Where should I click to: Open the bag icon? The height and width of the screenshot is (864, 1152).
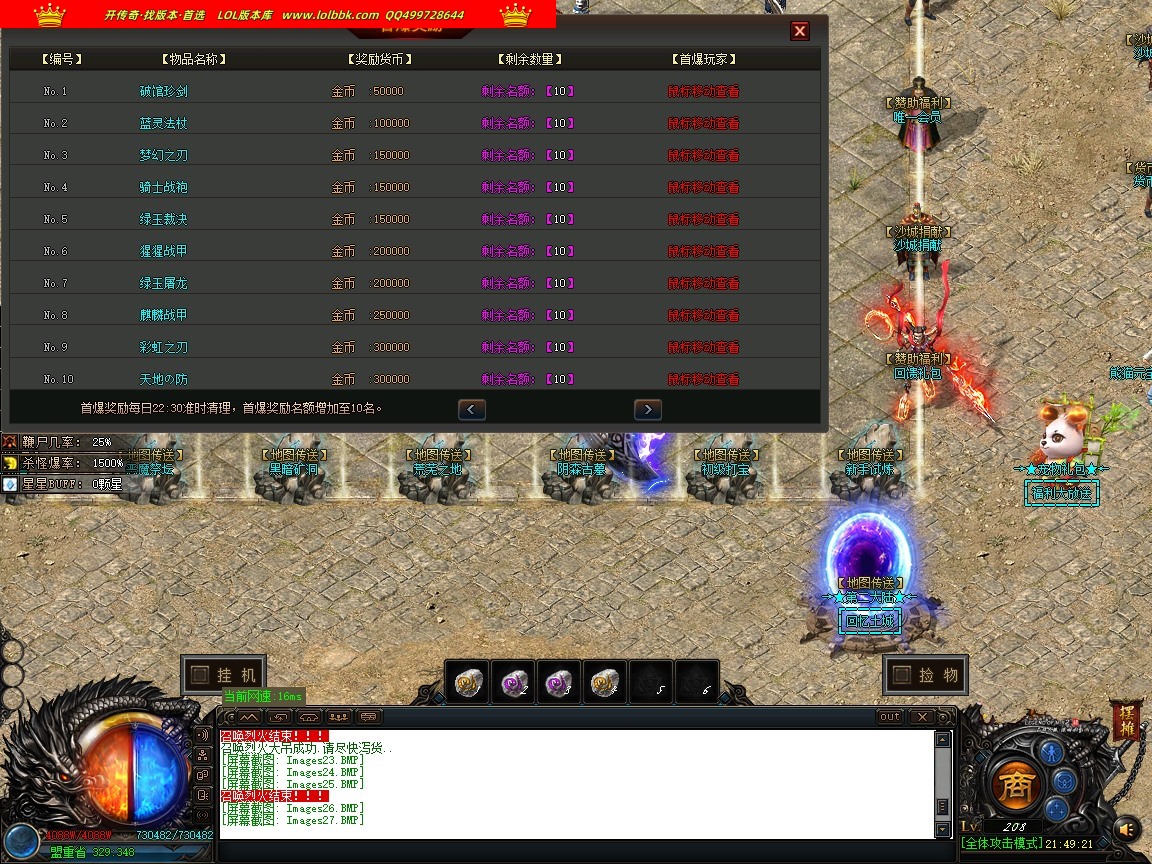[1063, 780]
